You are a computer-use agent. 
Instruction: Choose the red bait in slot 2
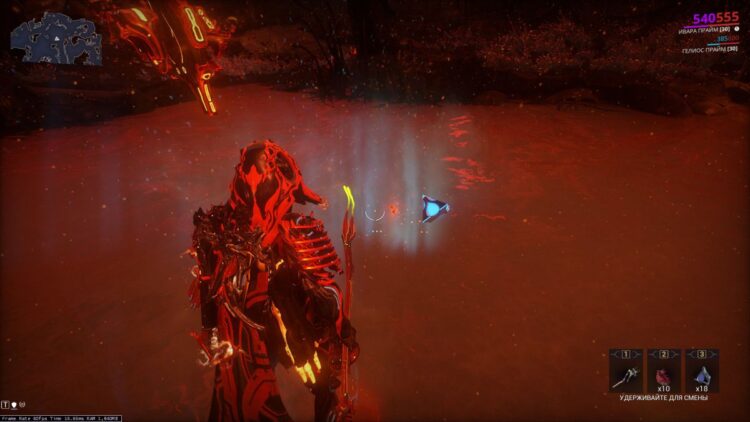coord(664,375)
